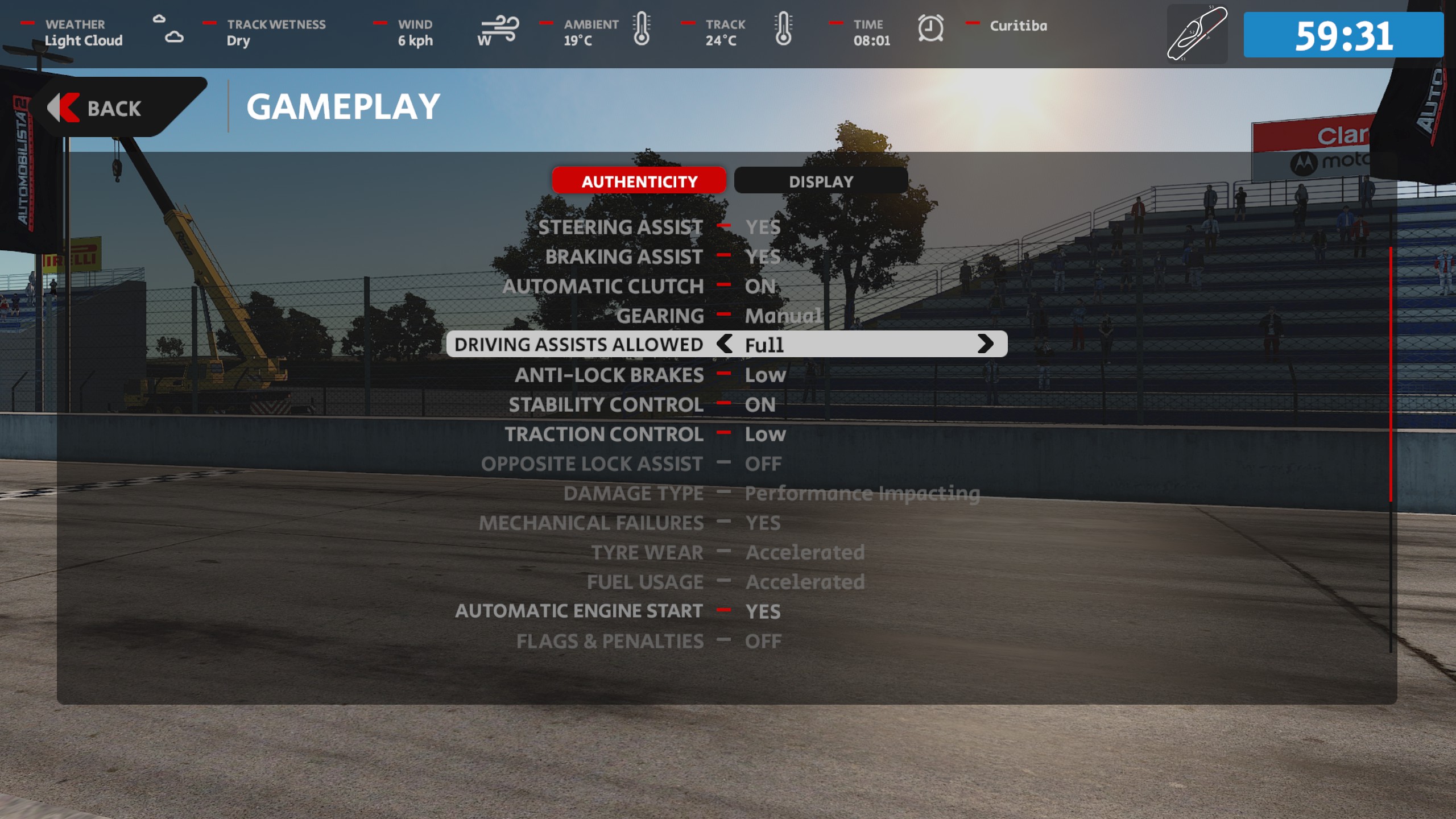Click the left arrow for Driving Assists Allowed

coord(725,344)
